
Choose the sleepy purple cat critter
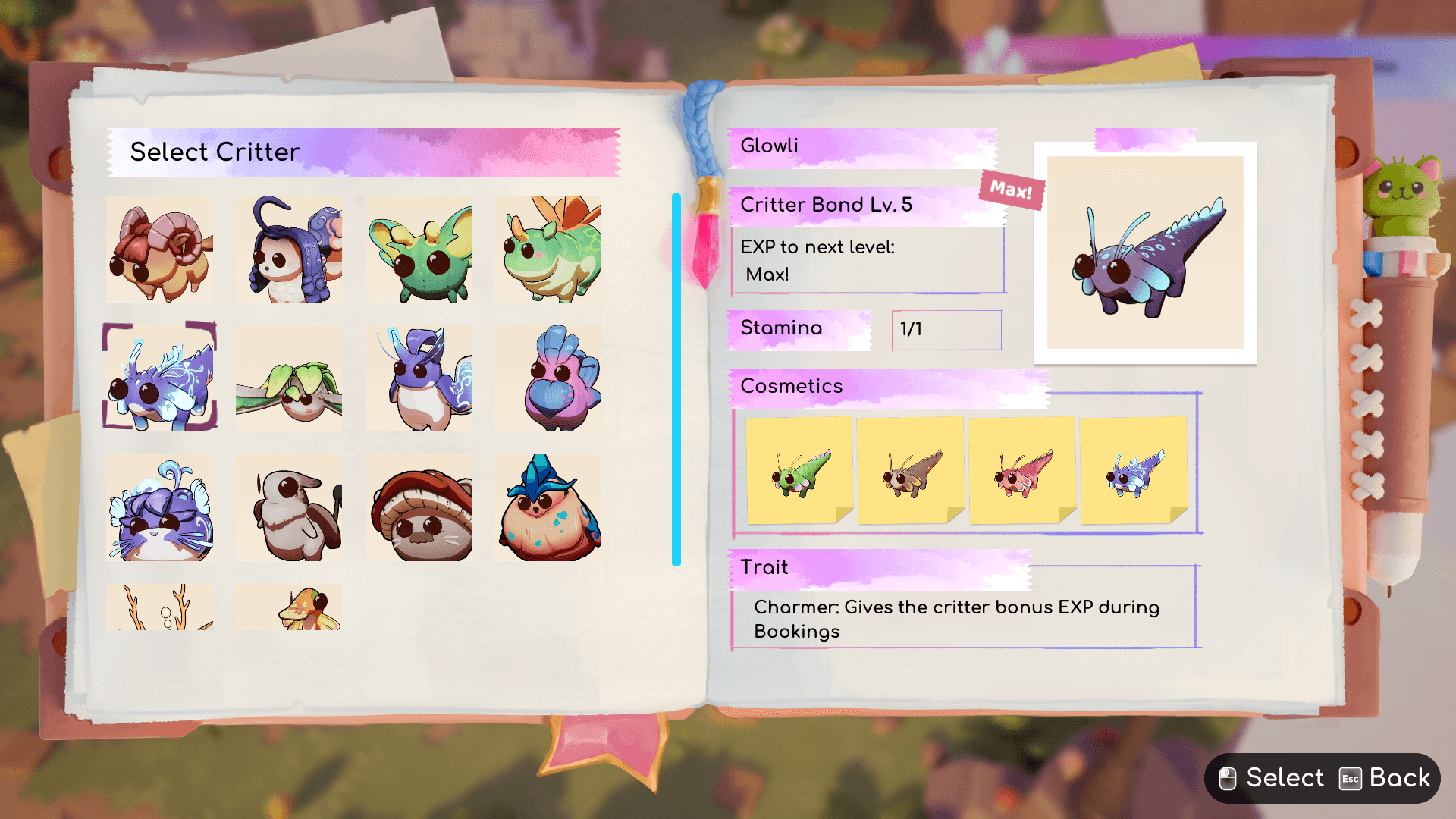click(160, 508)
